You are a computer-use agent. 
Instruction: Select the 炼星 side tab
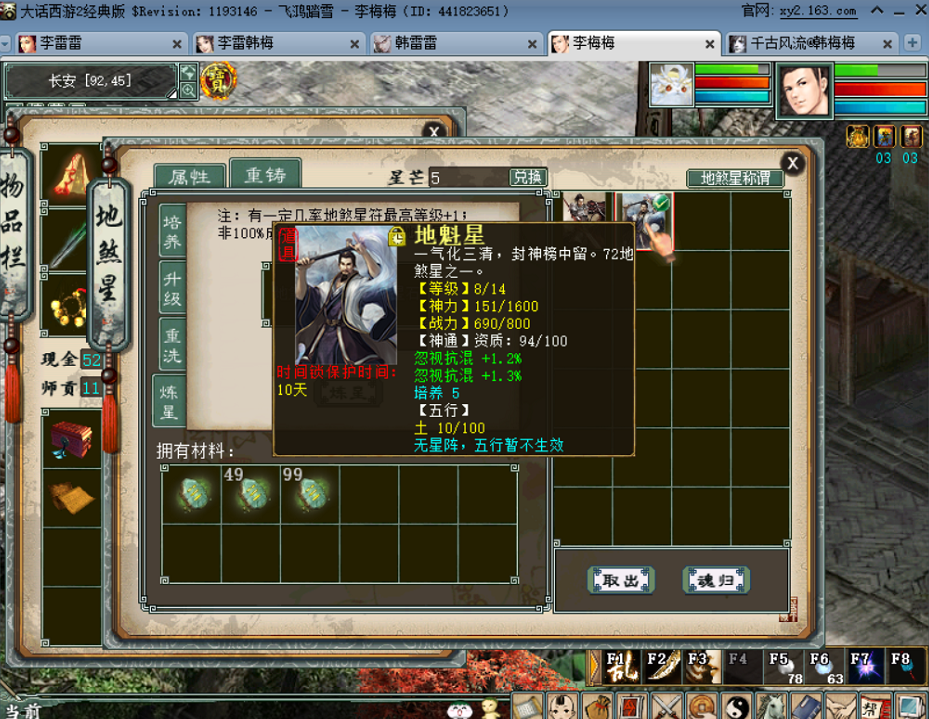[x=172, y=400]
